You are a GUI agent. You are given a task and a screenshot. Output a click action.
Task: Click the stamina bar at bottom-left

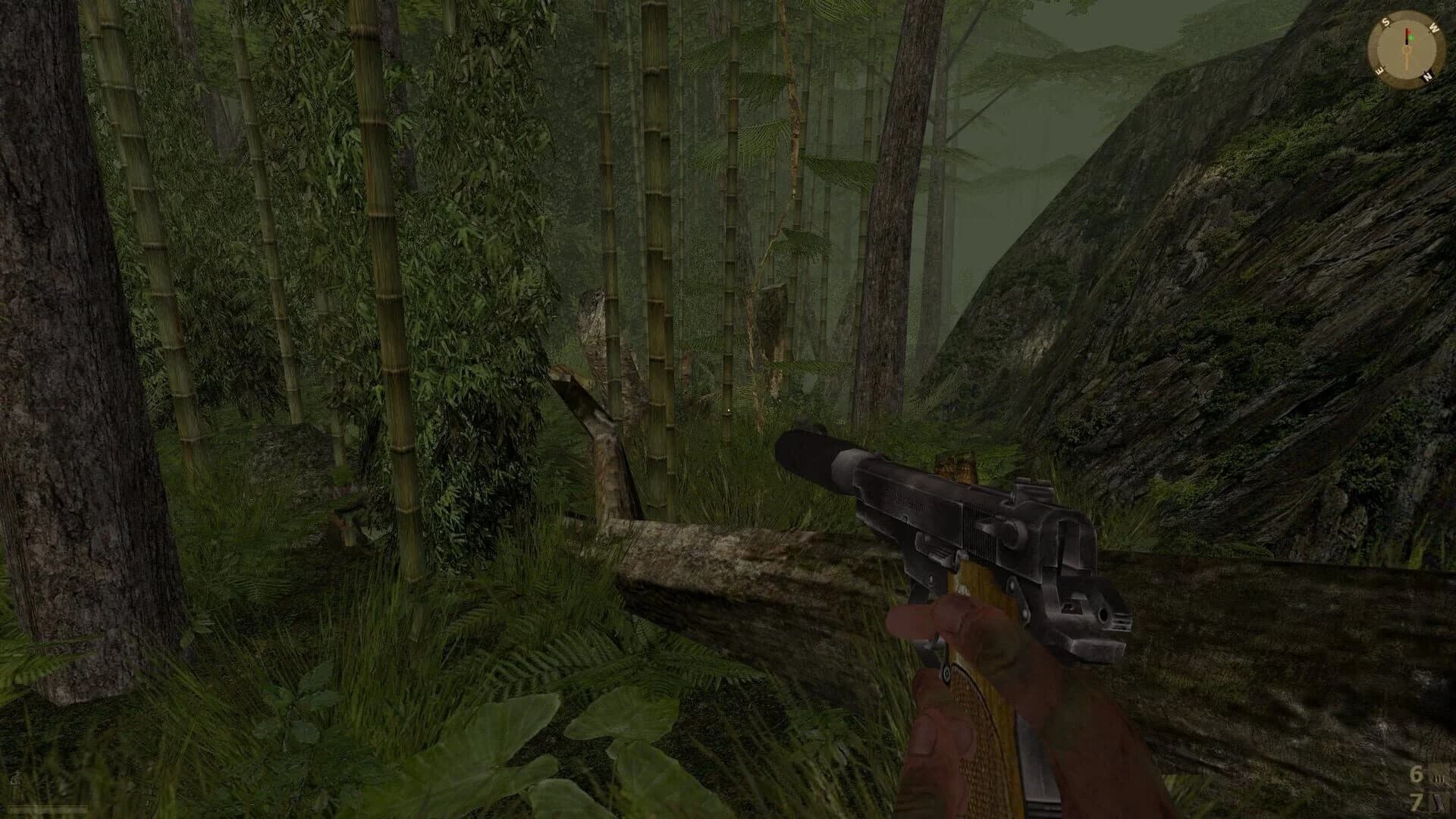[47, 808]
